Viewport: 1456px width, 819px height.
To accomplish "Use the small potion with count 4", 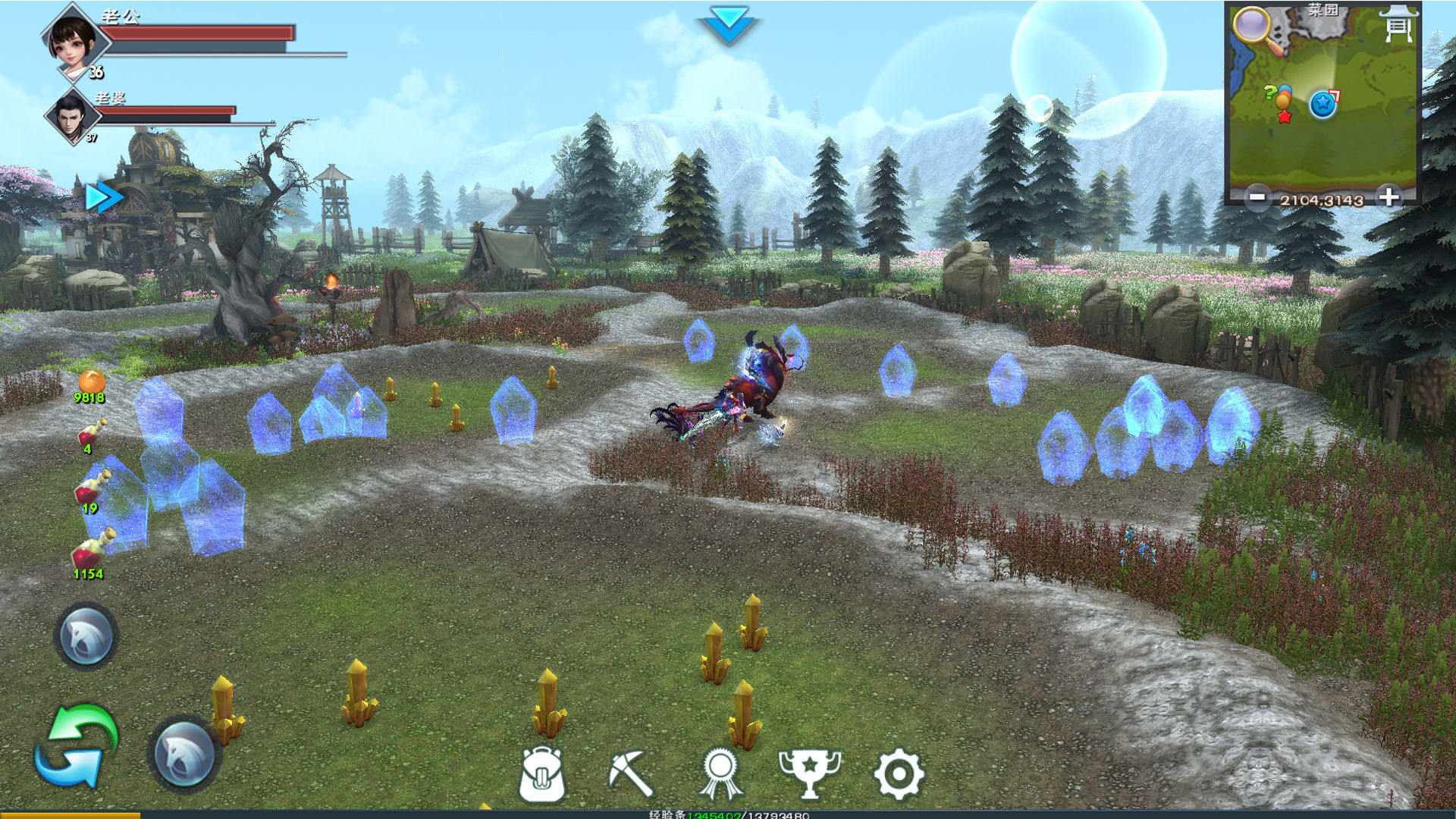I will click(x=92, y=434).
